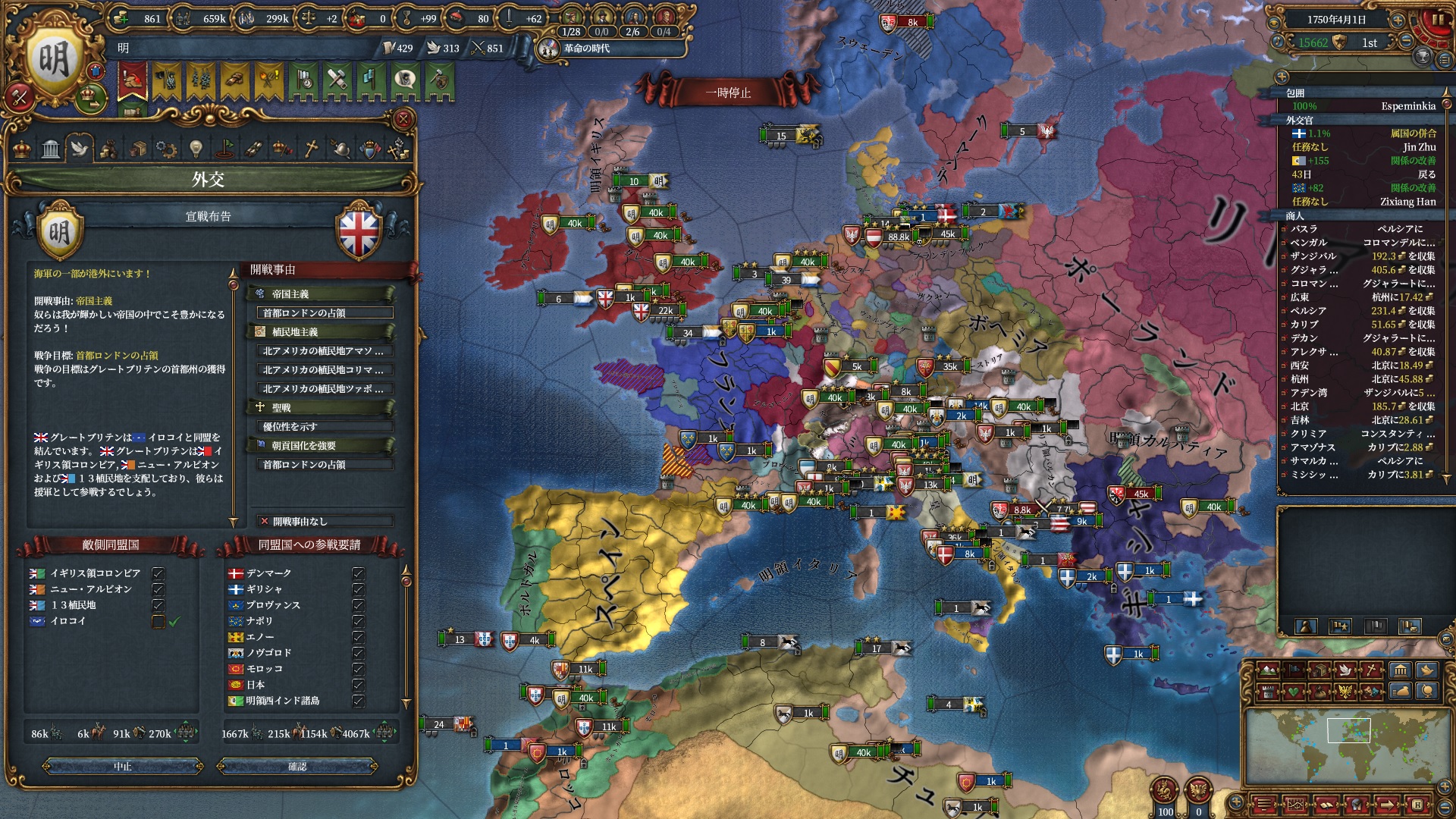This screenshot has width=1456, height=819.
Task: Select the Espeminkia siege in the outliner
Action: [x=1363, y=106]
